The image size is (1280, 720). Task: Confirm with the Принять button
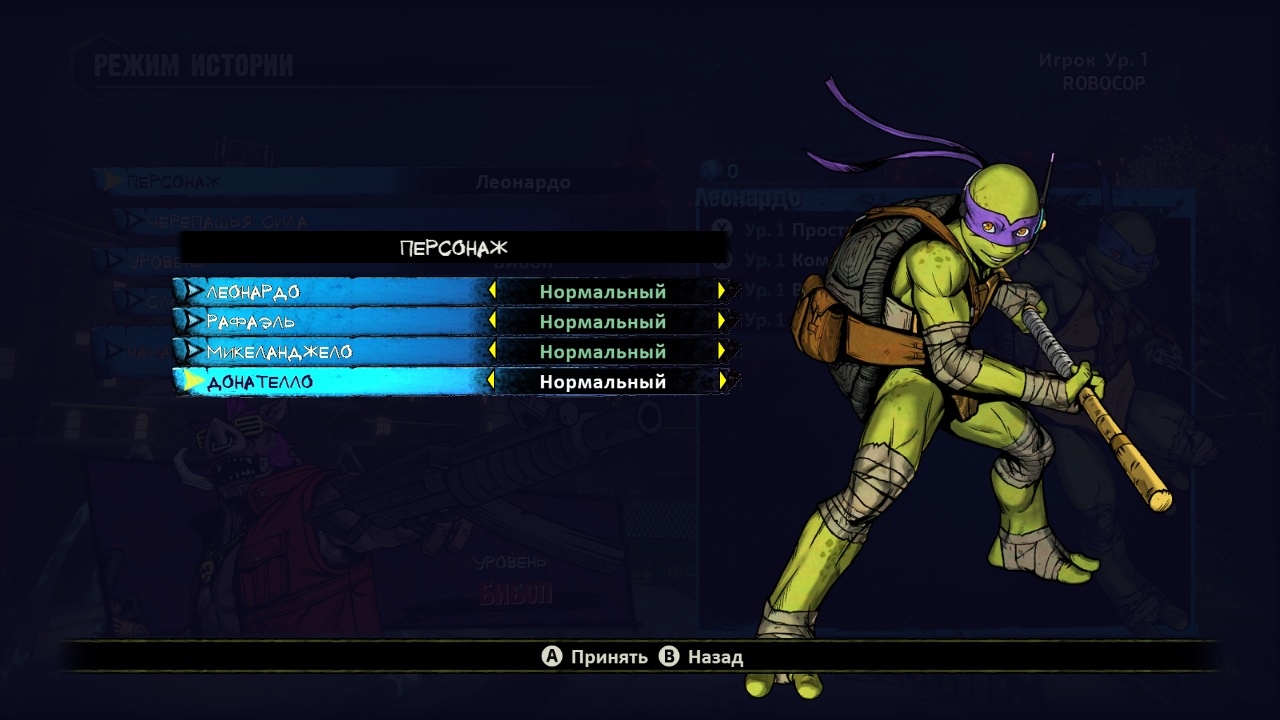[x=595, y=657]
